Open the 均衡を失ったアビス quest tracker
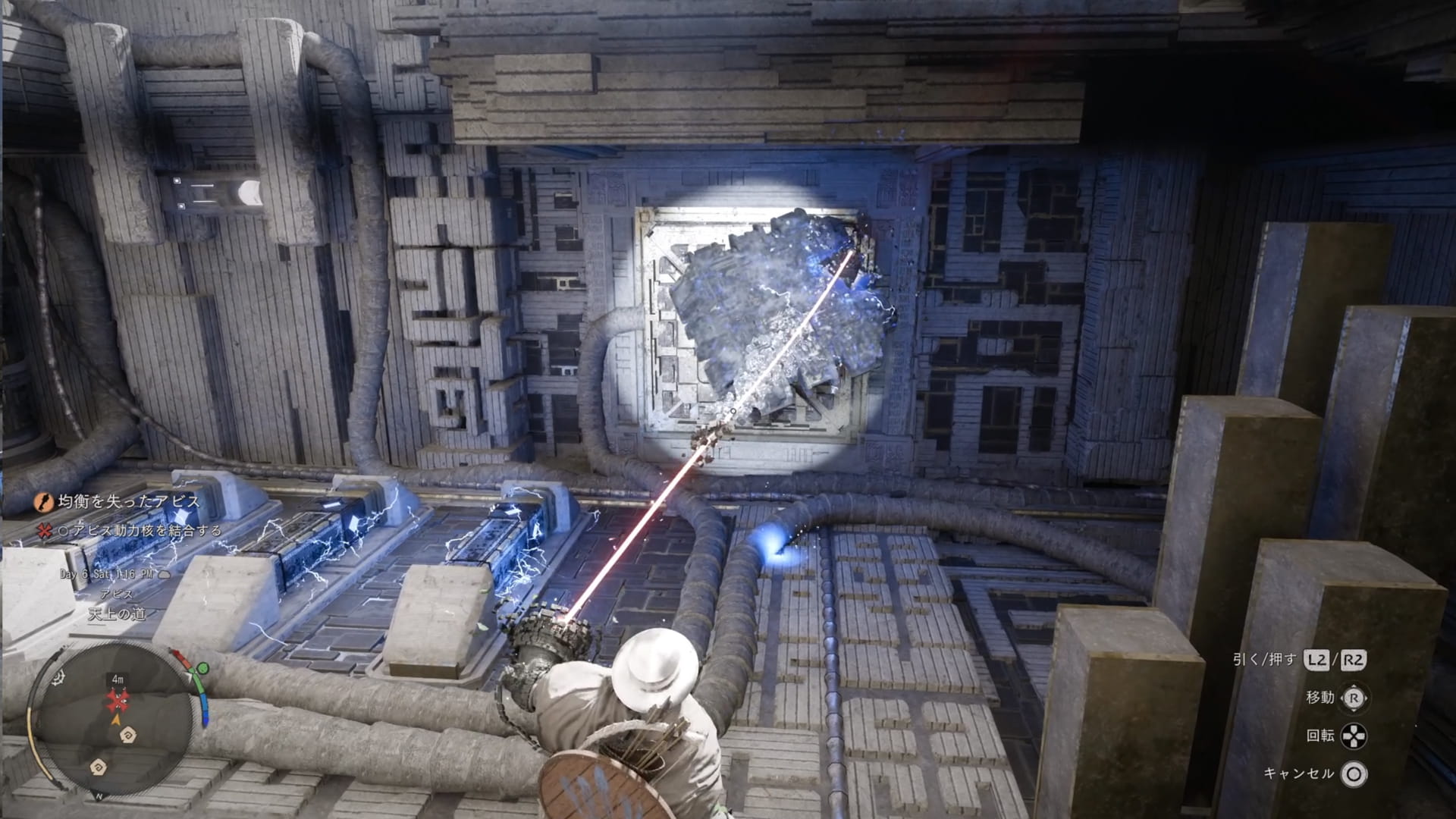The image size is (1456, 819). click(129, 501)
